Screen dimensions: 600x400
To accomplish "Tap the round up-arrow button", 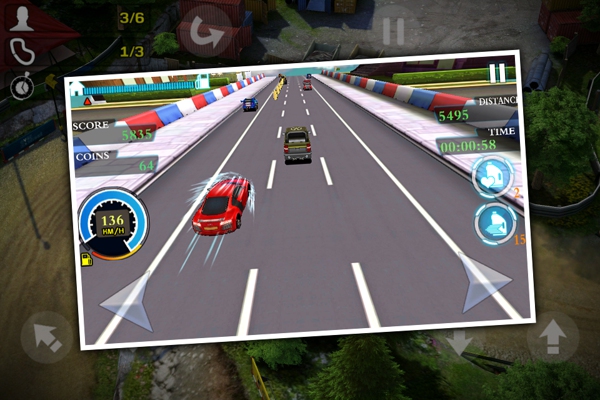I will [x=552, y=338].
